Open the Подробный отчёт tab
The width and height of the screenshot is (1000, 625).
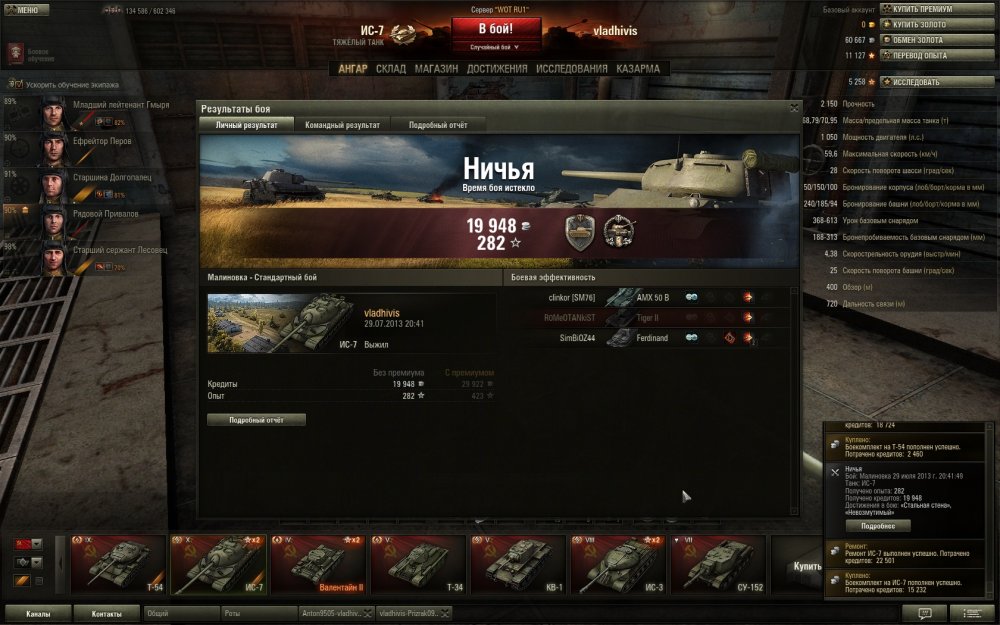pos(437,125)
